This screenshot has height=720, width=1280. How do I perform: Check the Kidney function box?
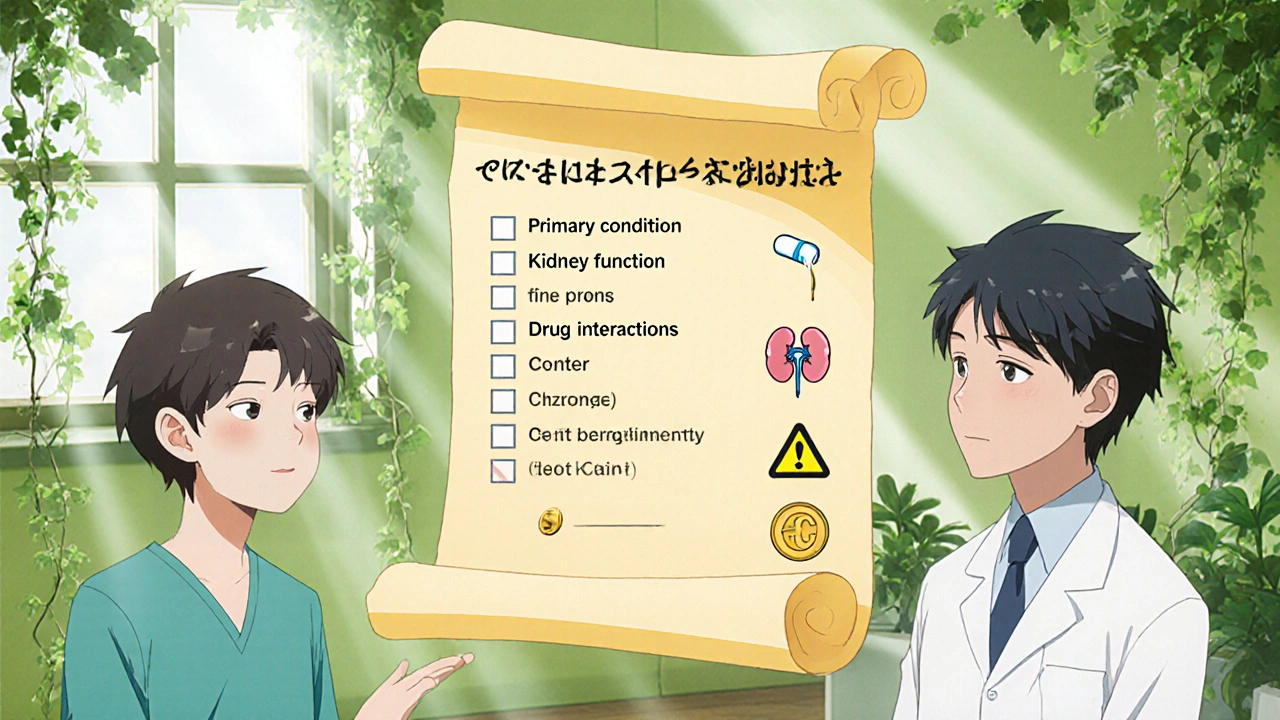click(x=502, y=262)
